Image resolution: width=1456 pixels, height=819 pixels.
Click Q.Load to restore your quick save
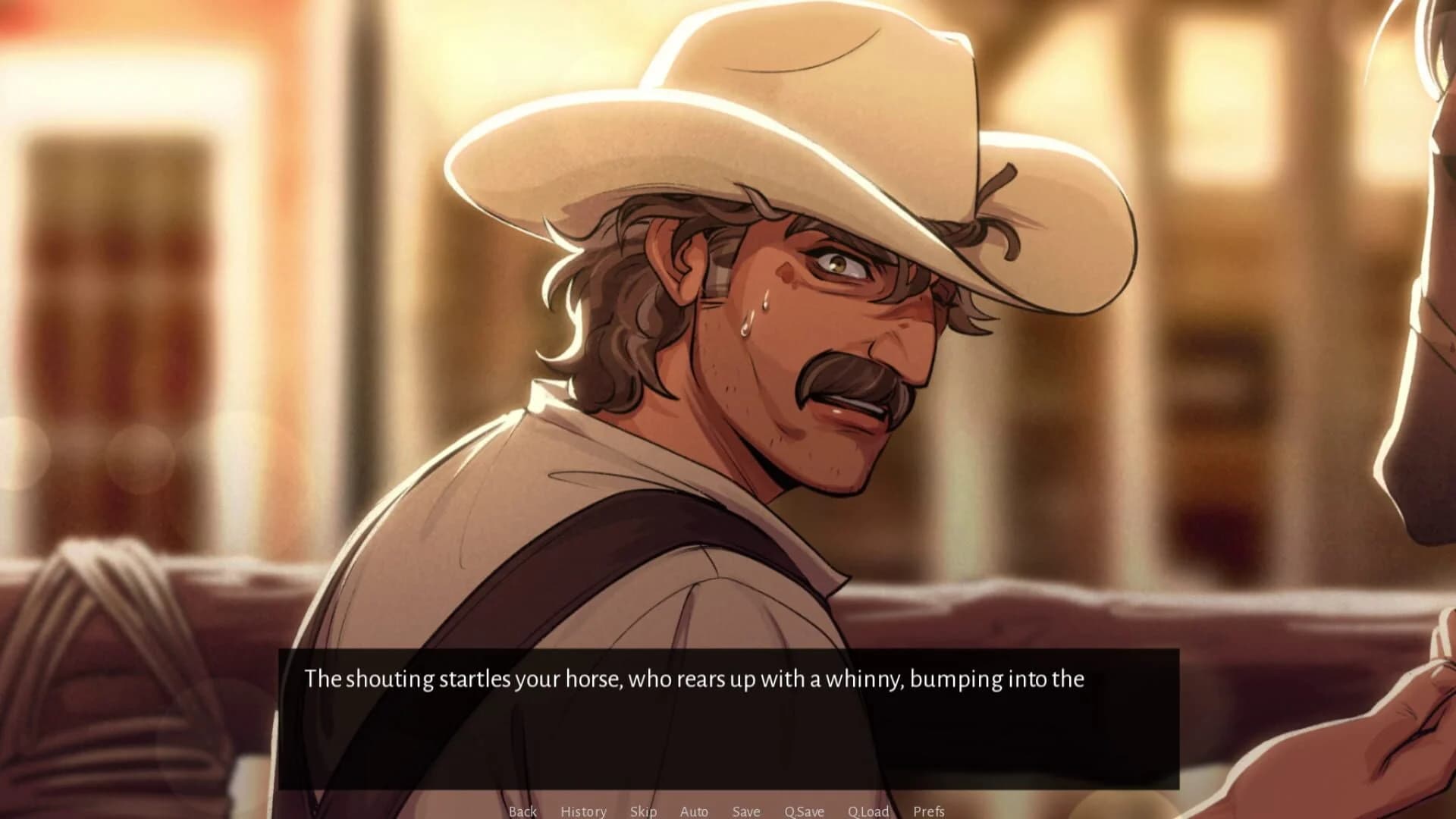pyautogui.click(x=868, y=811)
